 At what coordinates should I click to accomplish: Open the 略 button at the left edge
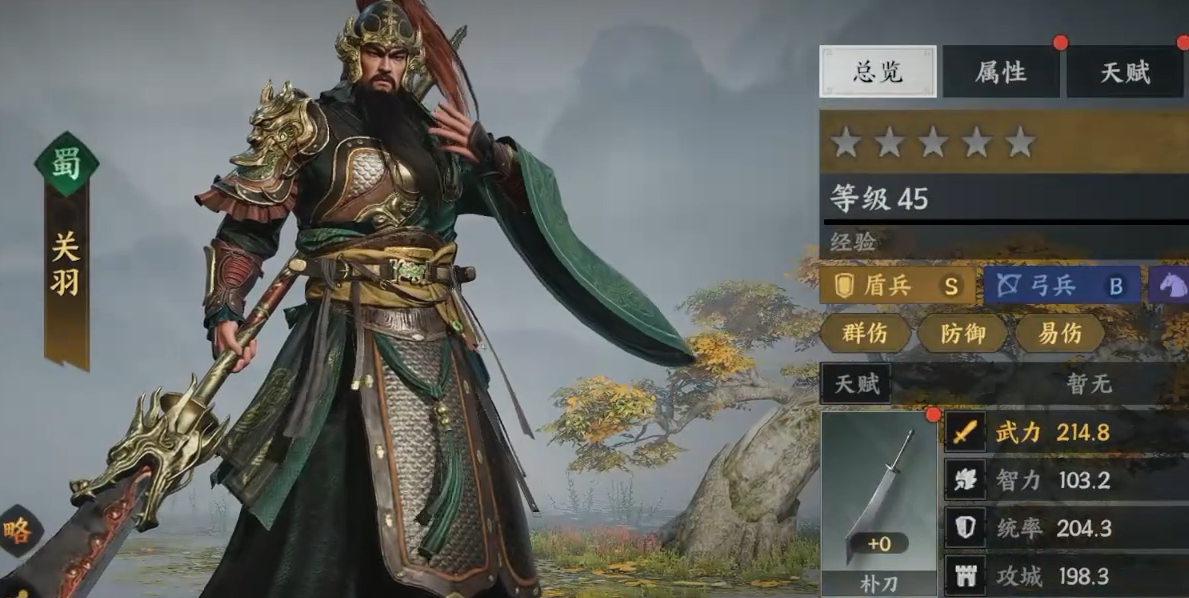tap(17, 531)
